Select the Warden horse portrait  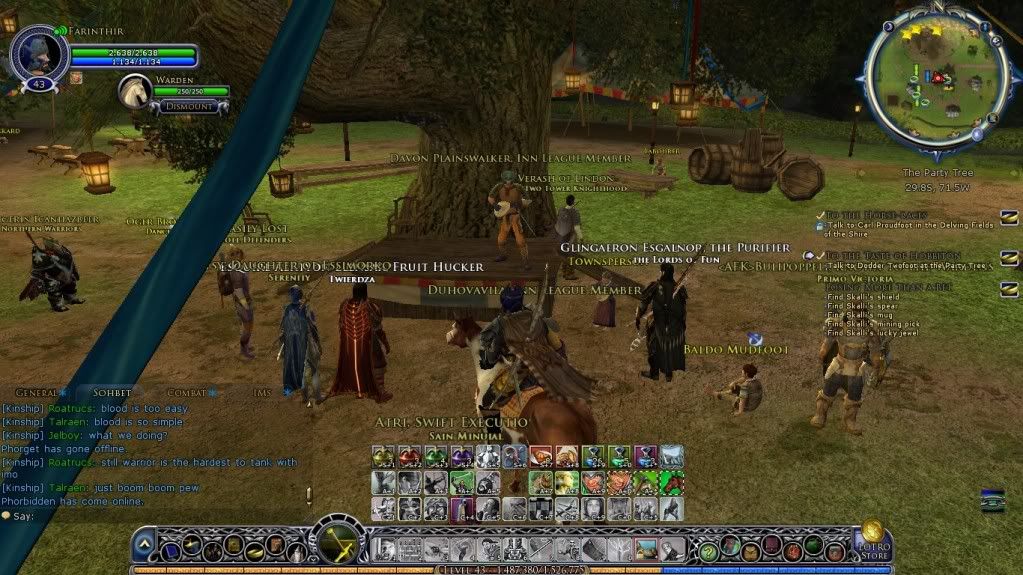(134, 91)
